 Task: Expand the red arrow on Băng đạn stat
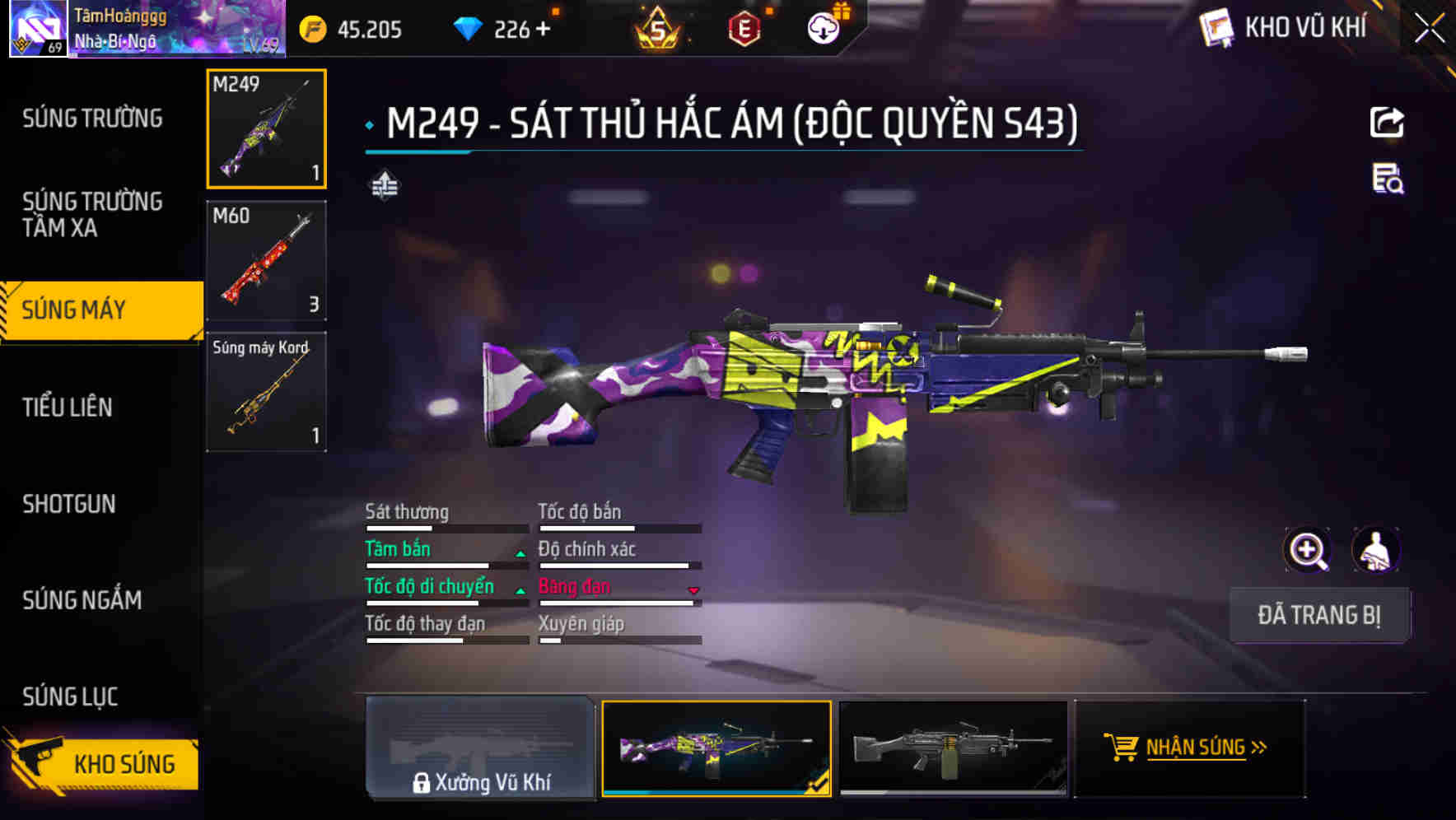point(693,590)
